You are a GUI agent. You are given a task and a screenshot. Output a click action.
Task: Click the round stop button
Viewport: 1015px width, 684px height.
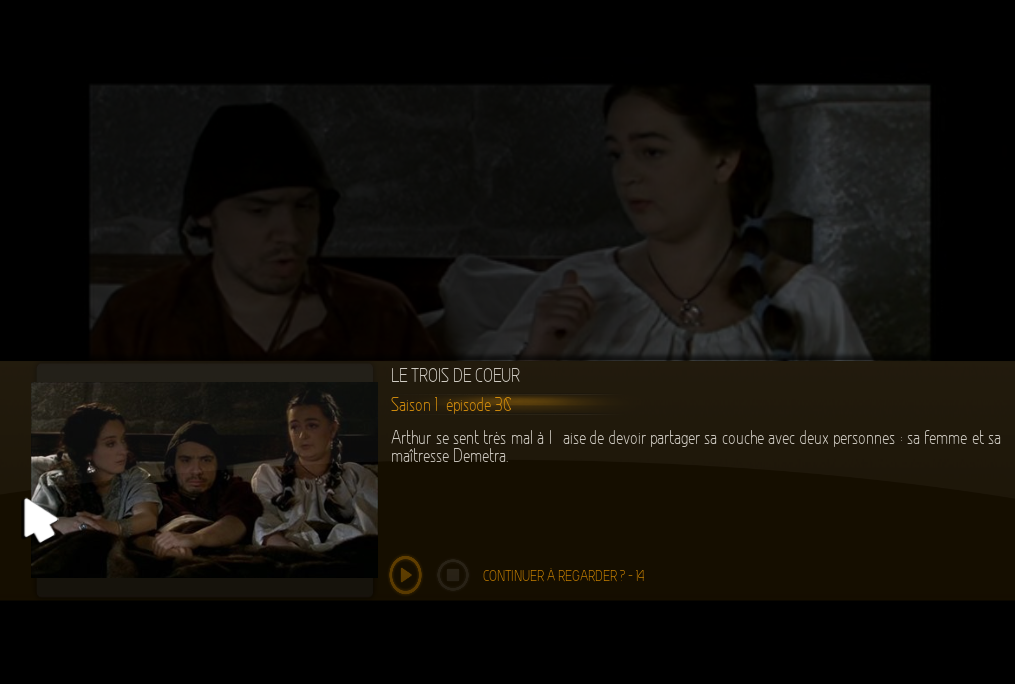coord(453,575)
